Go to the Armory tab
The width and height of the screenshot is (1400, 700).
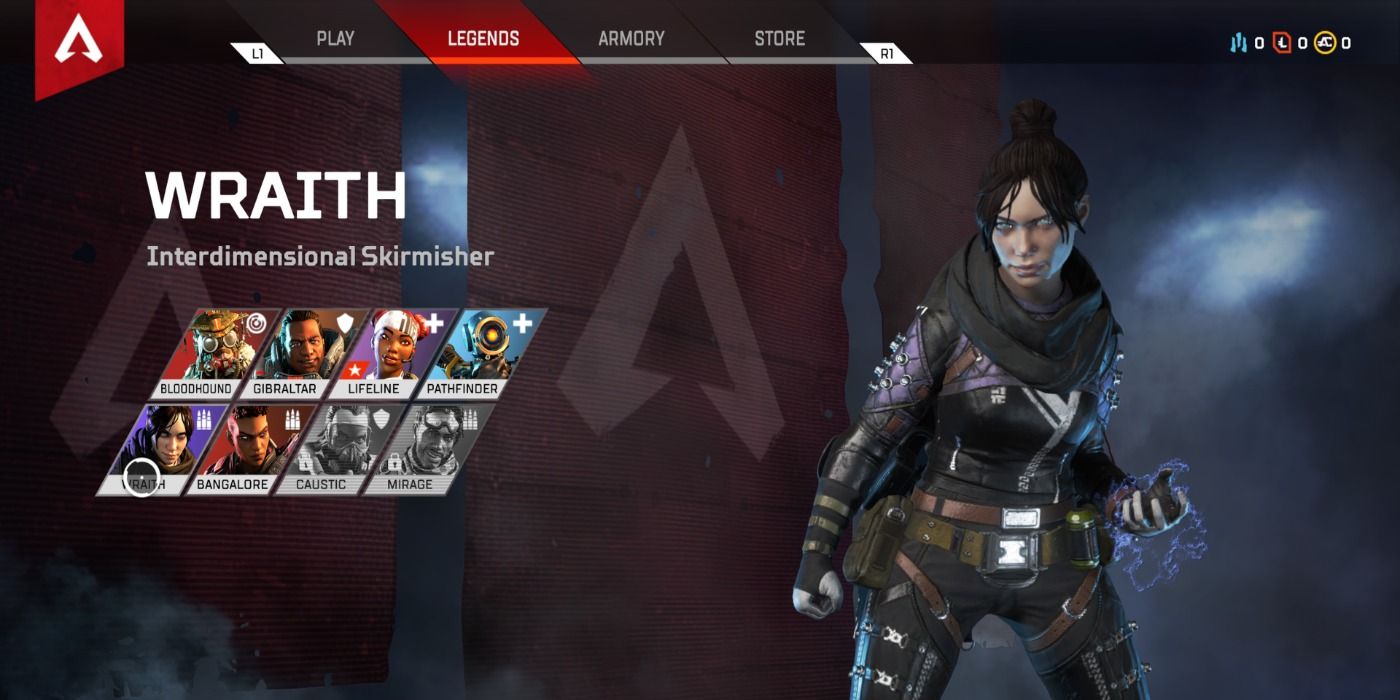631,39
